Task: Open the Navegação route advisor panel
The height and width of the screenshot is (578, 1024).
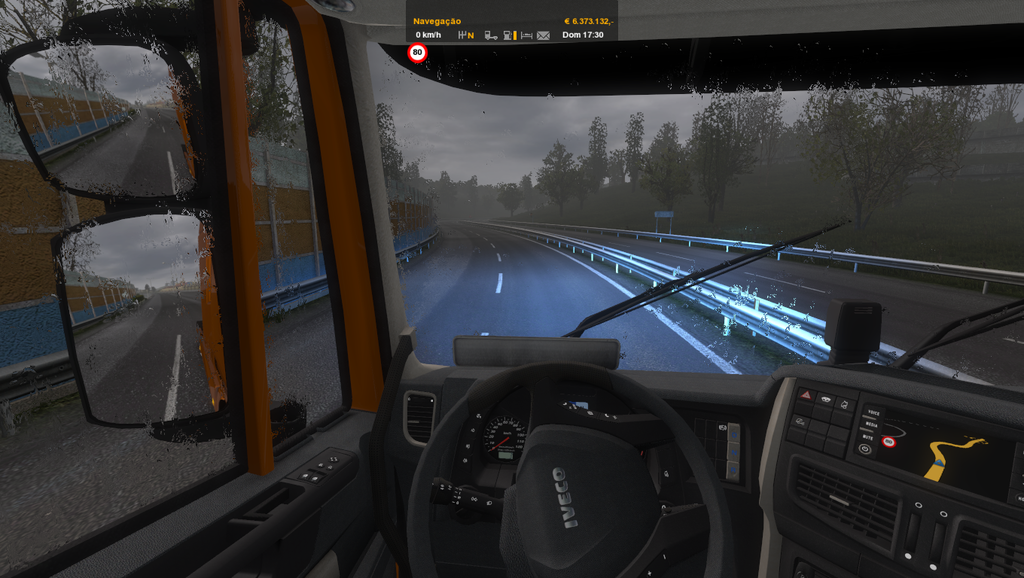Action: point(437,20)
